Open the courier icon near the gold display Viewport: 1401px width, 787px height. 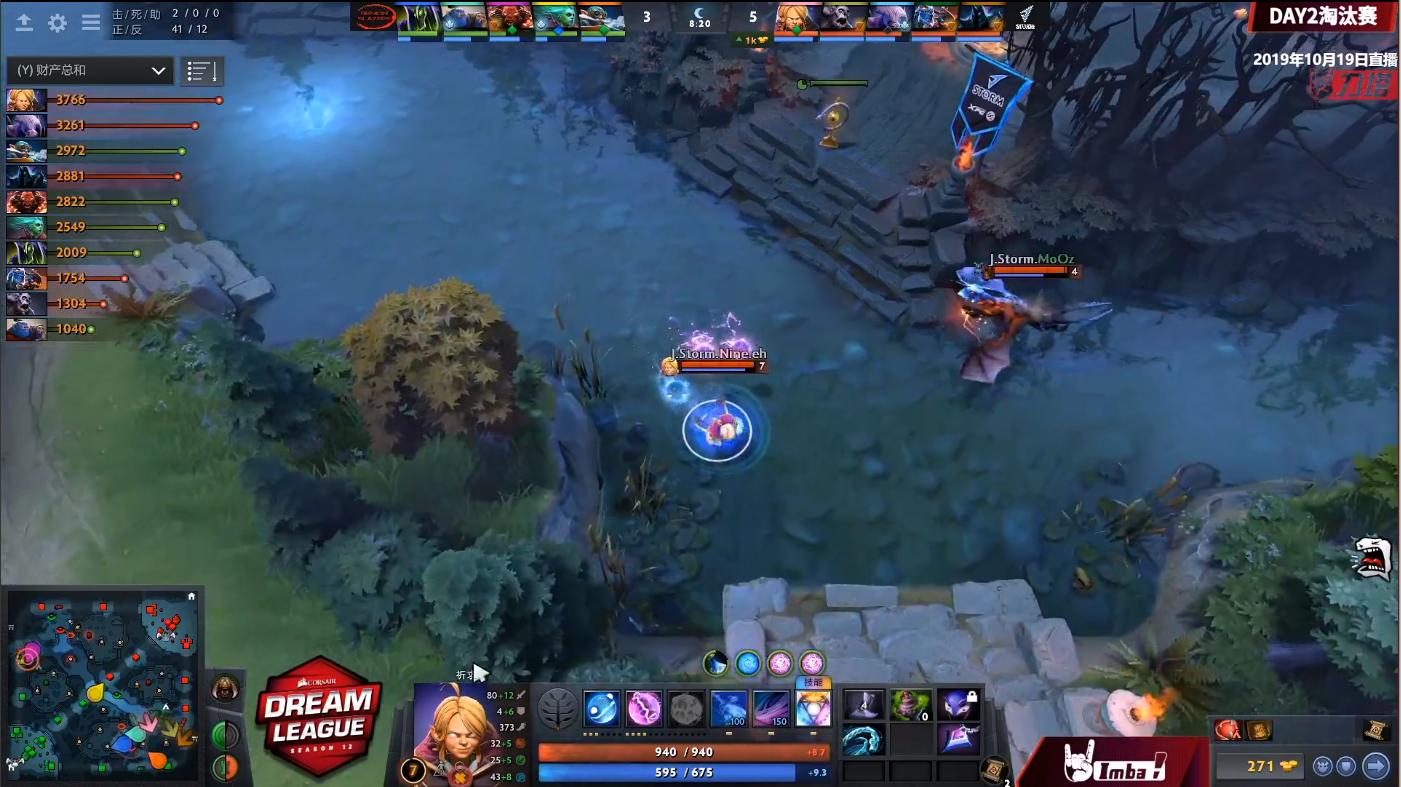[x=1325, y=766]
